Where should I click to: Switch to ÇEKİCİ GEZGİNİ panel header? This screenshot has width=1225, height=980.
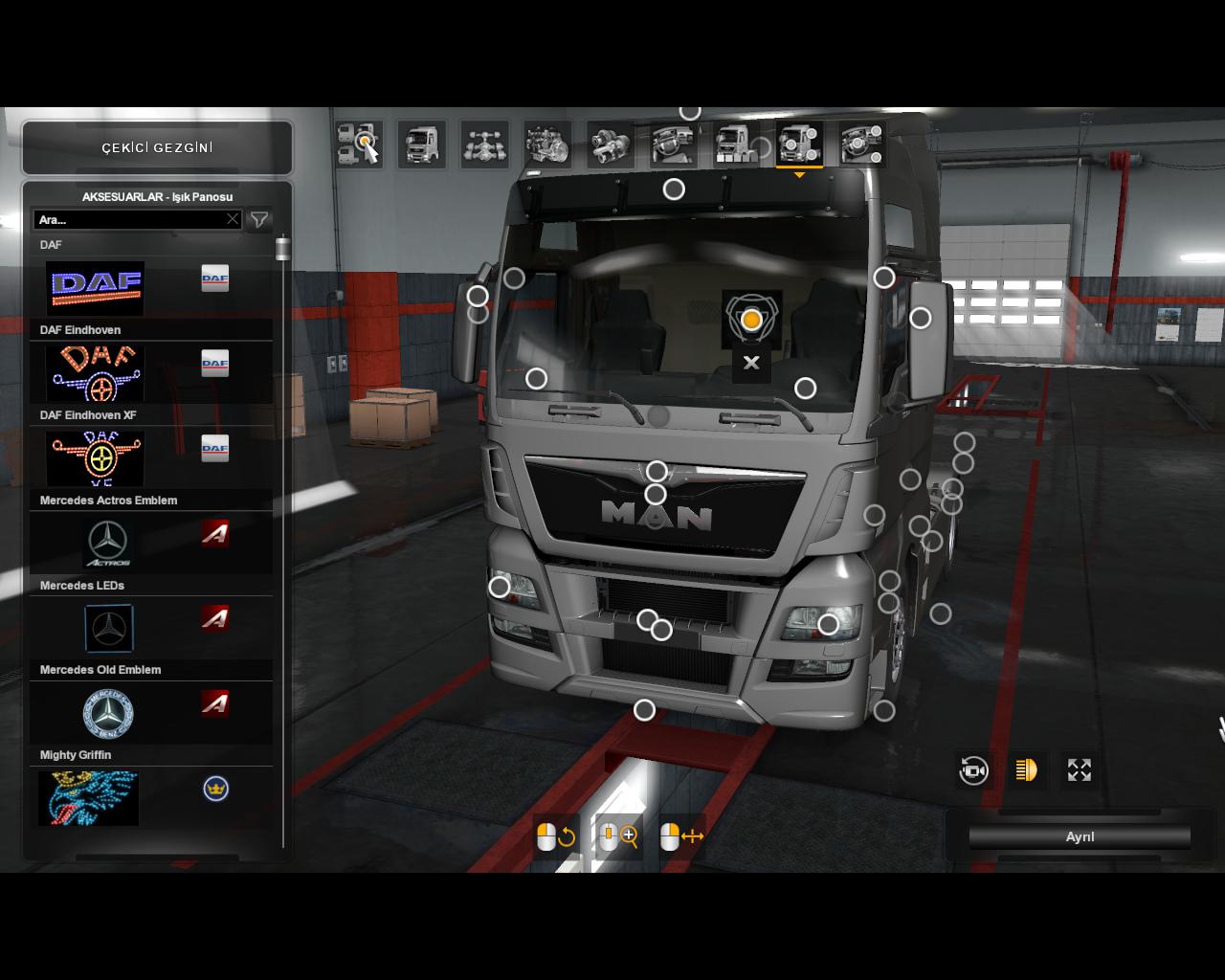click(157, 147)
